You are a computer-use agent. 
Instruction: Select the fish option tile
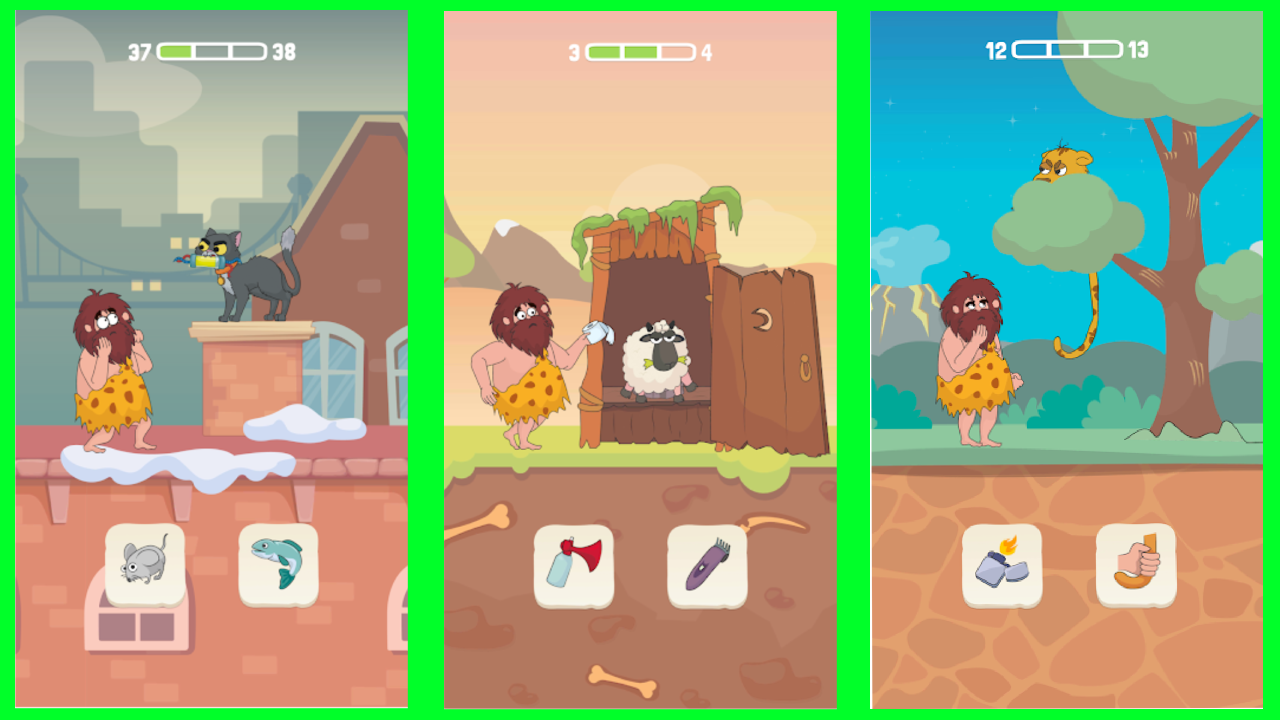[x=277, y=563]
